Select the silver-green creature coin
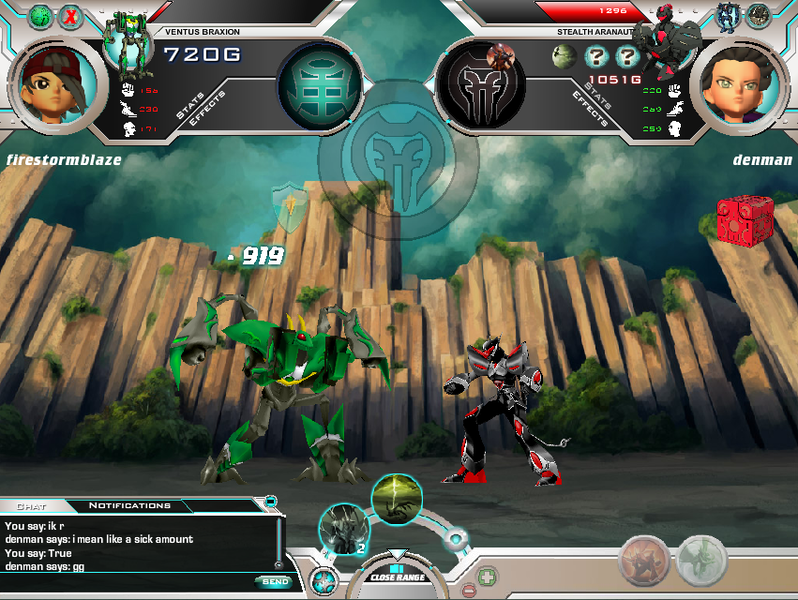Viewport: 798px width, 600px height. pyautogui.click(x=701, y=560)
